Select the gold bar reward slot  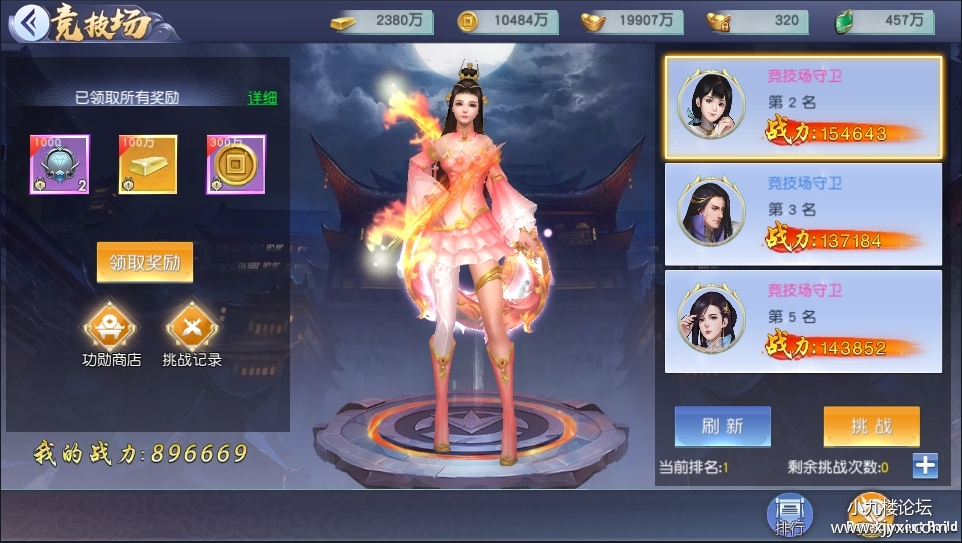pos(148,164)
